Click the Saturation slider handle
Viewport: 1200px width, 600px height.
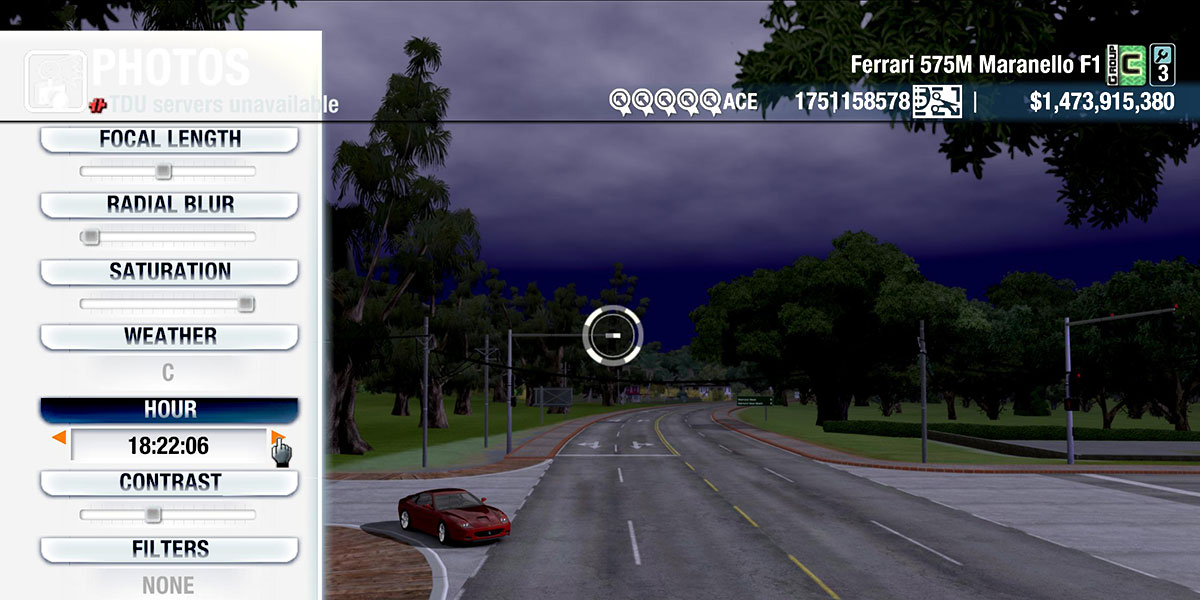[x=246, y=304]
